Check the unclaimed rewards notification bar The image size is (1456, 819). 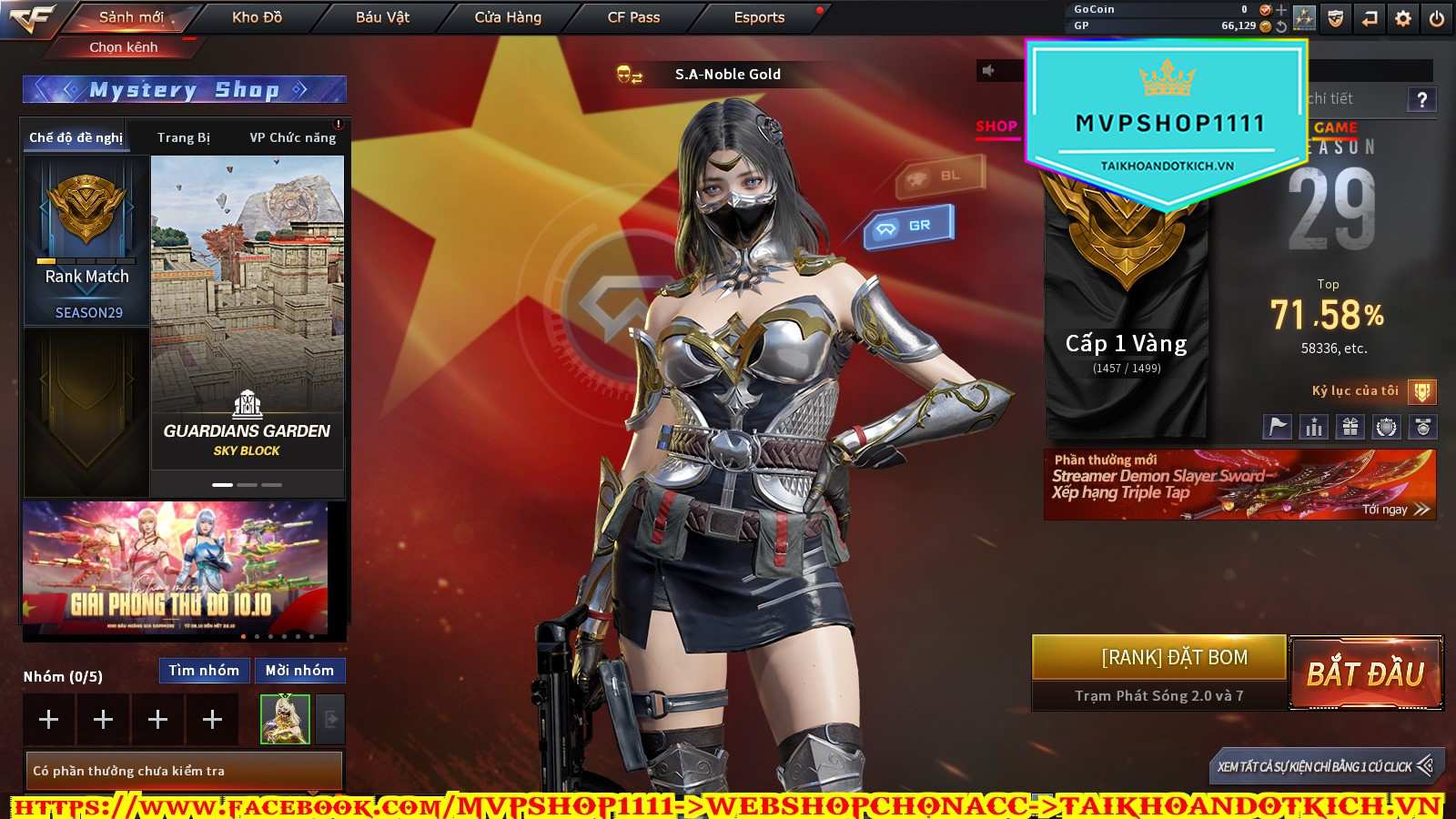click(183, 771)
